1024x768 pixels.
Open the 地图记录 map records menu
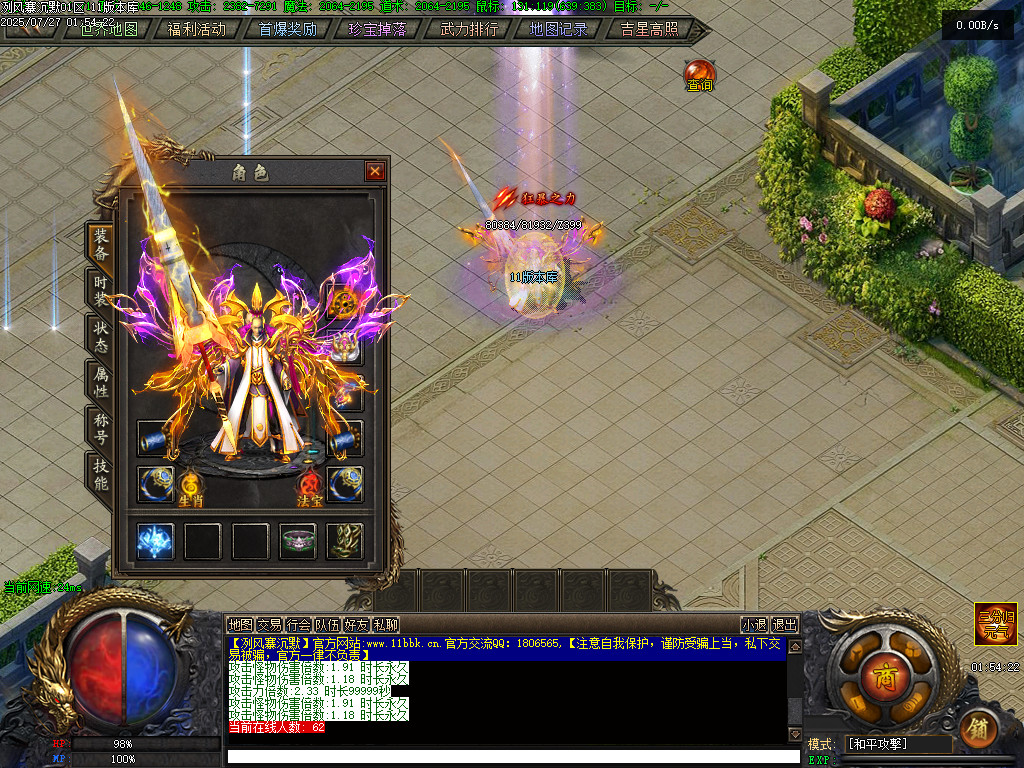(558, 29)
